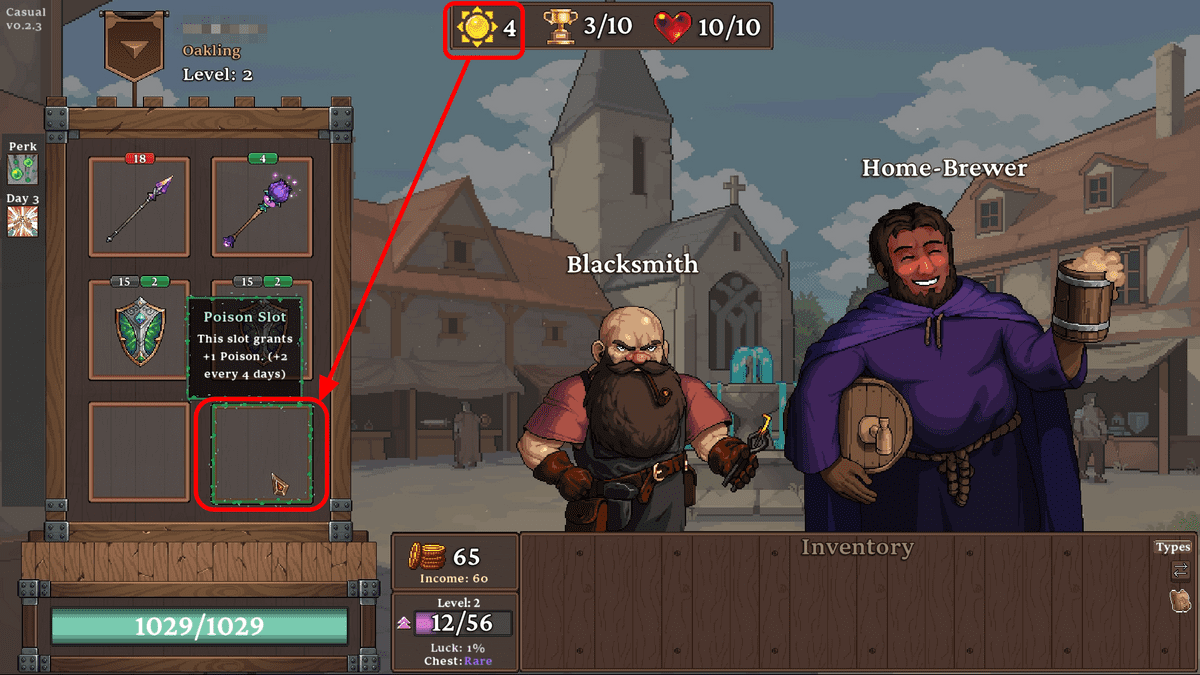
Task: Click the level experience 12/56 panel
Action: (x=455, y=624)
